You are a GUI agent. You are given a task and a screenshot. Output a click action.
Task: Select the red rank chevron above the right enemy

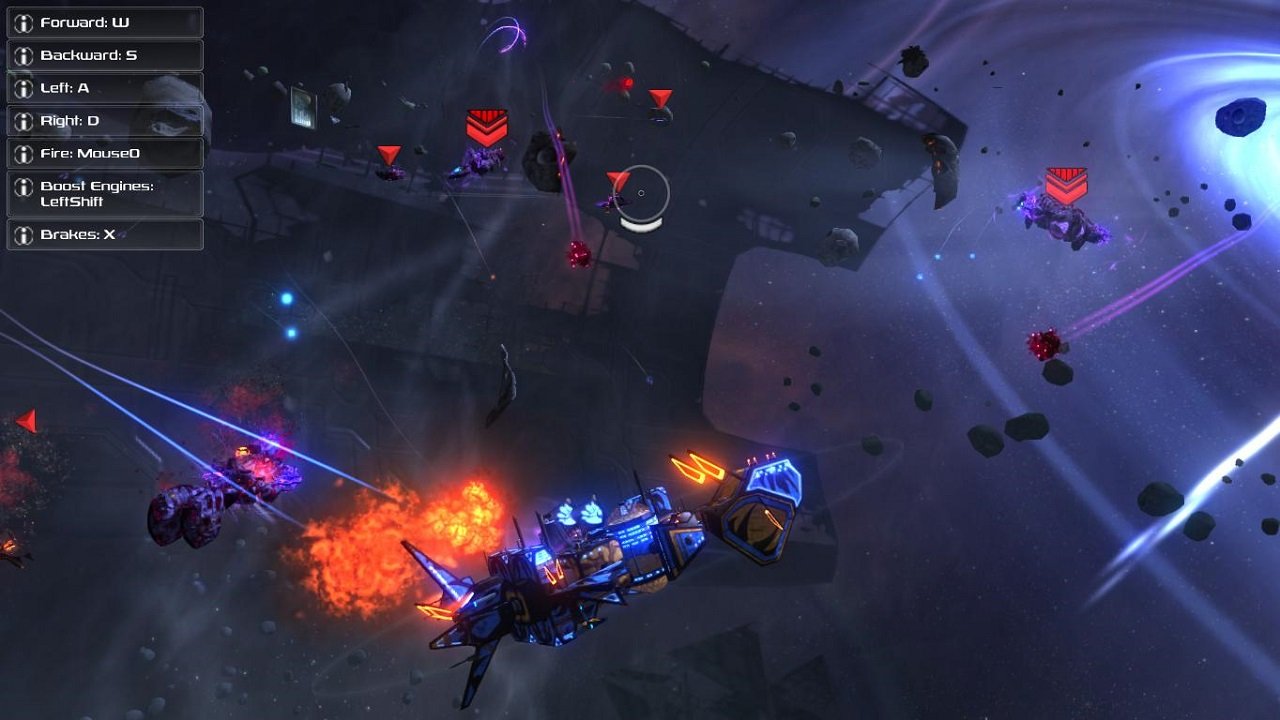pyautogui.click(x=1065, y=185)
